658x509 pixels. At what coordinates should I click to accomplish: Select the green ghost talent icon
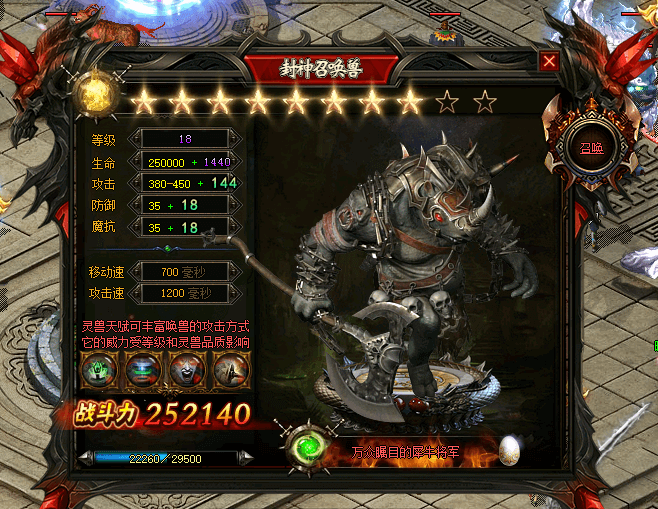pyautogui.click(x=98, y=371)
